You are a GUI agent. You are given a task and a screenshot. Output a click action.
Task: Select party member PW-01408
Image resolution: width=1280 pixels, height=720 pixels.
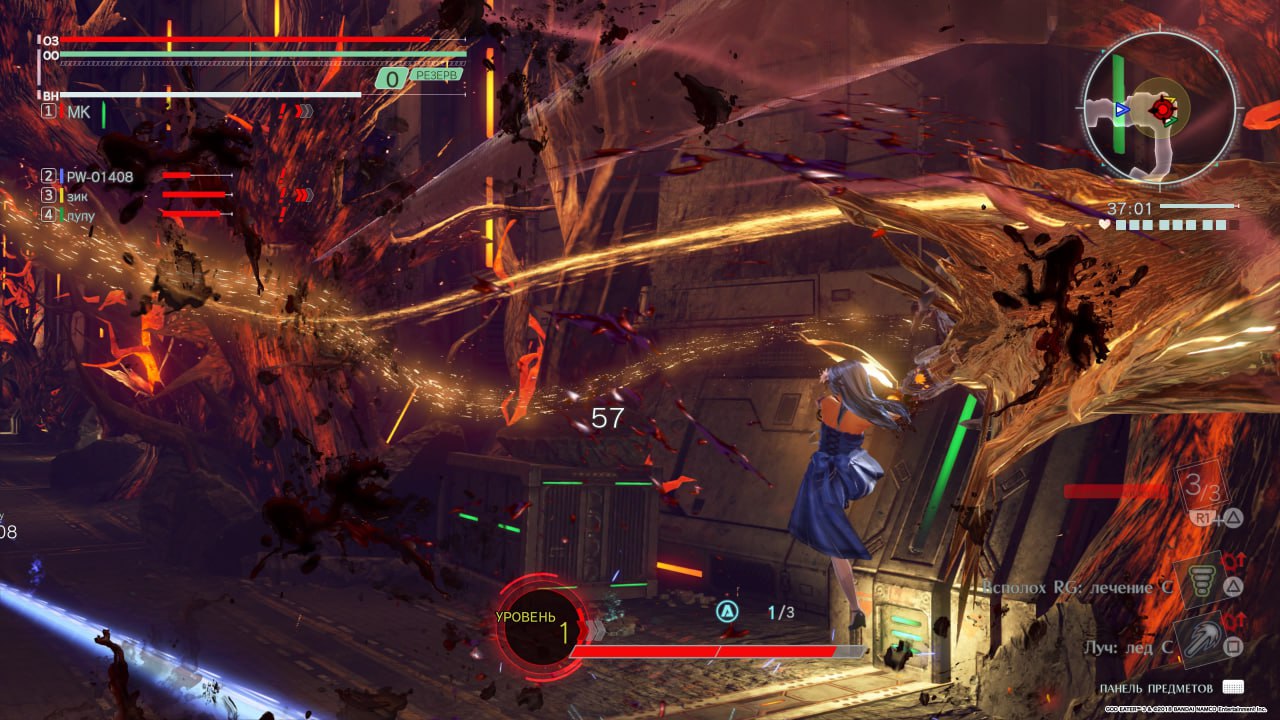100,176
